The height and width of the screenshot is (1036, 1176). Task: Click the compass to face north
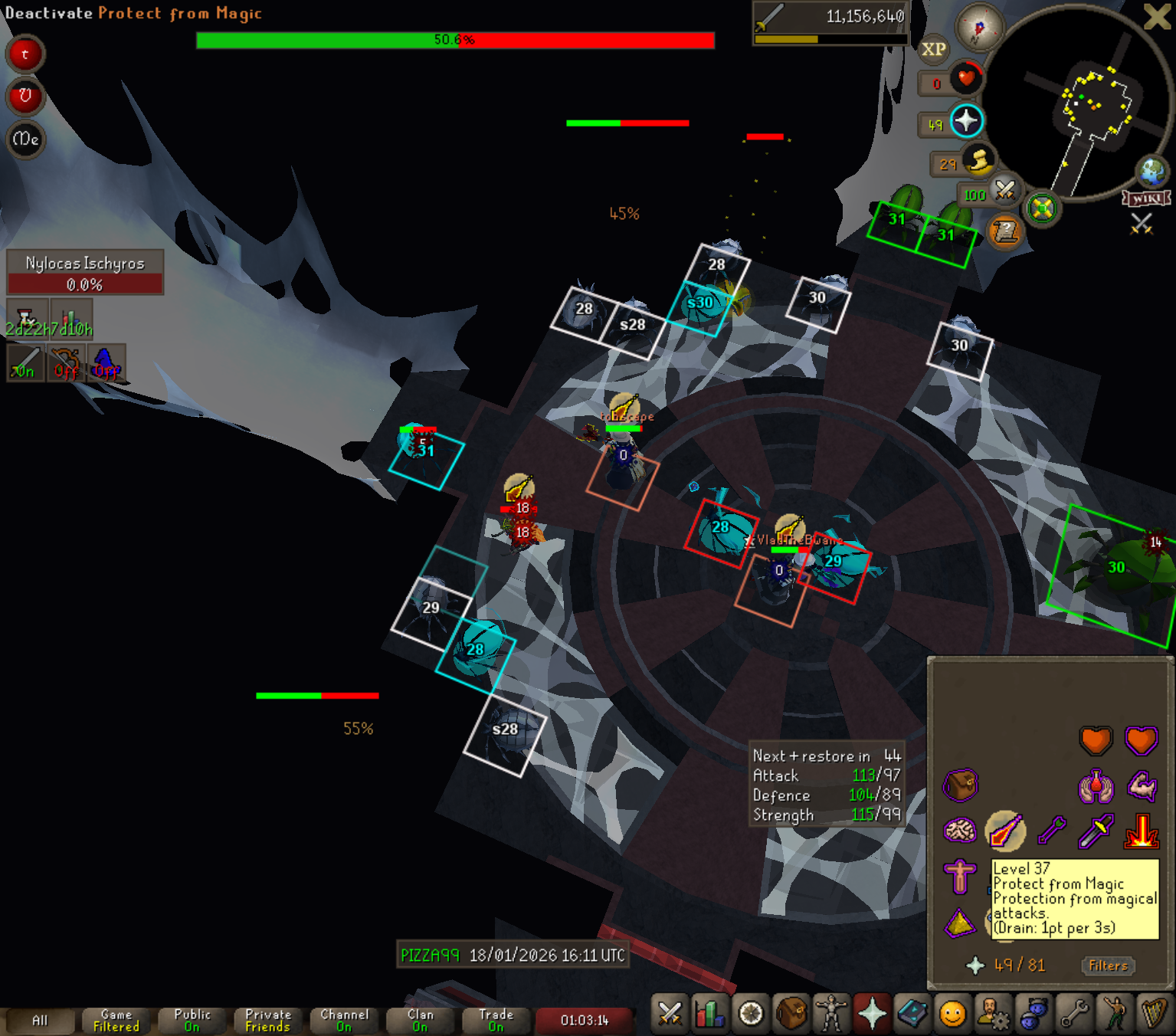tap(979, 28)
